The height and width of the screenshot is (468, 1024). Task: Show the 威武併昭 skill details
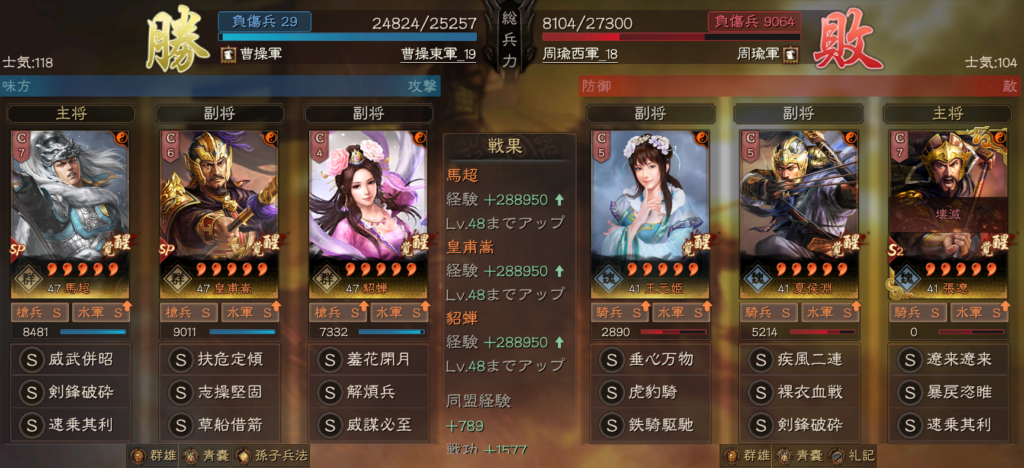click(70, 358)
